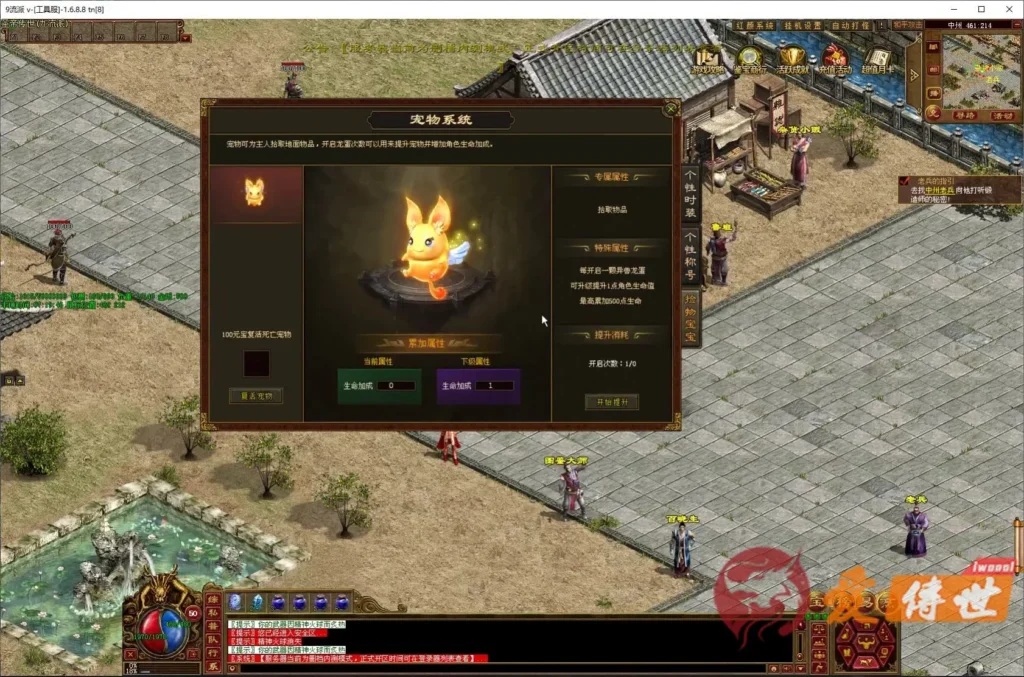The width and height of the screenshot is (1024, 677).
Task: Open the 游戏攻略 game guide icon
Action: click(709, 59)
